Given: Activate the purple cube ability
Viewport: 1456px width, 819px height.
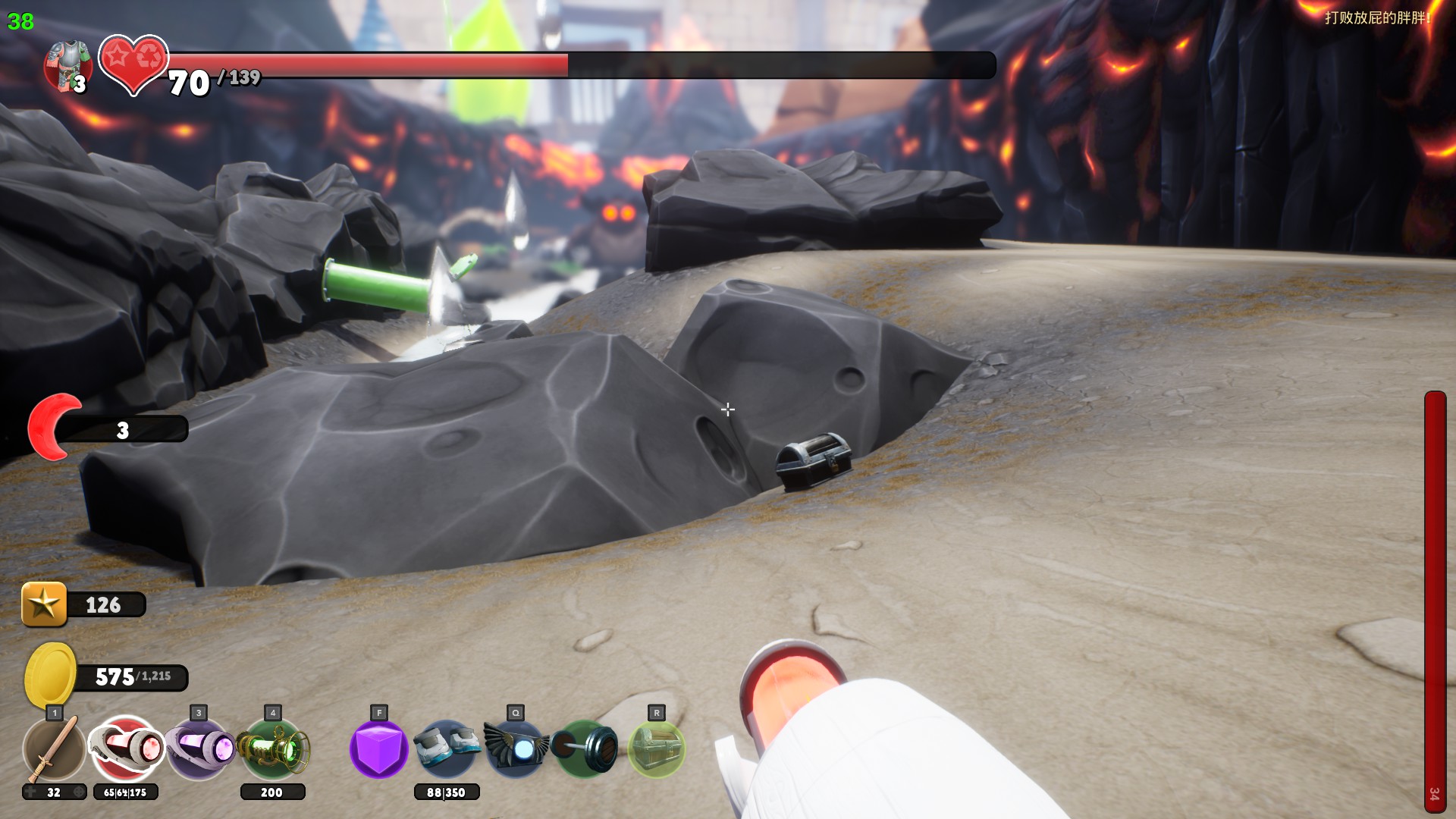Looking at the screenshot, I should pos(378,749).
